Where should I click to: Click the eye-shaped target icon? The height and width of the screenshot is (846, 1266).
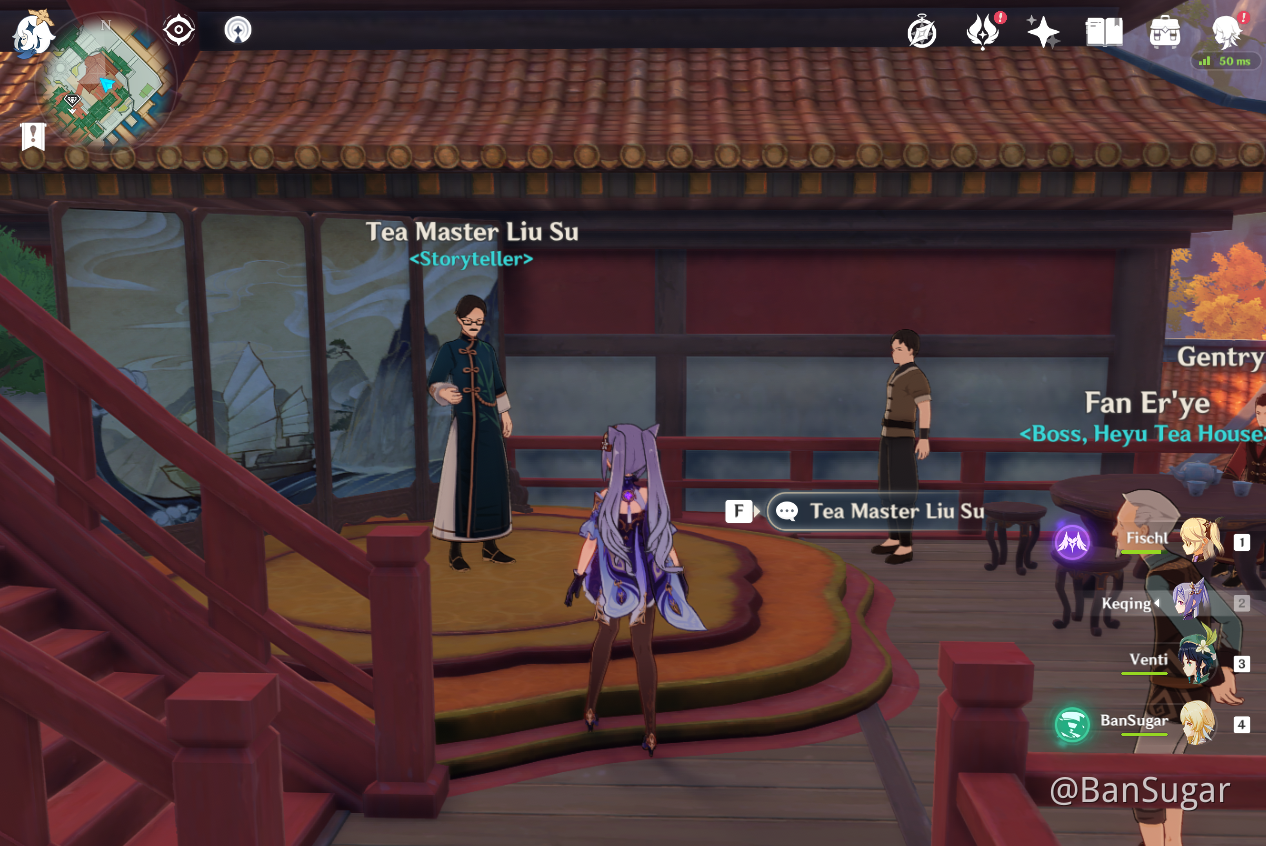pos(178,30)
